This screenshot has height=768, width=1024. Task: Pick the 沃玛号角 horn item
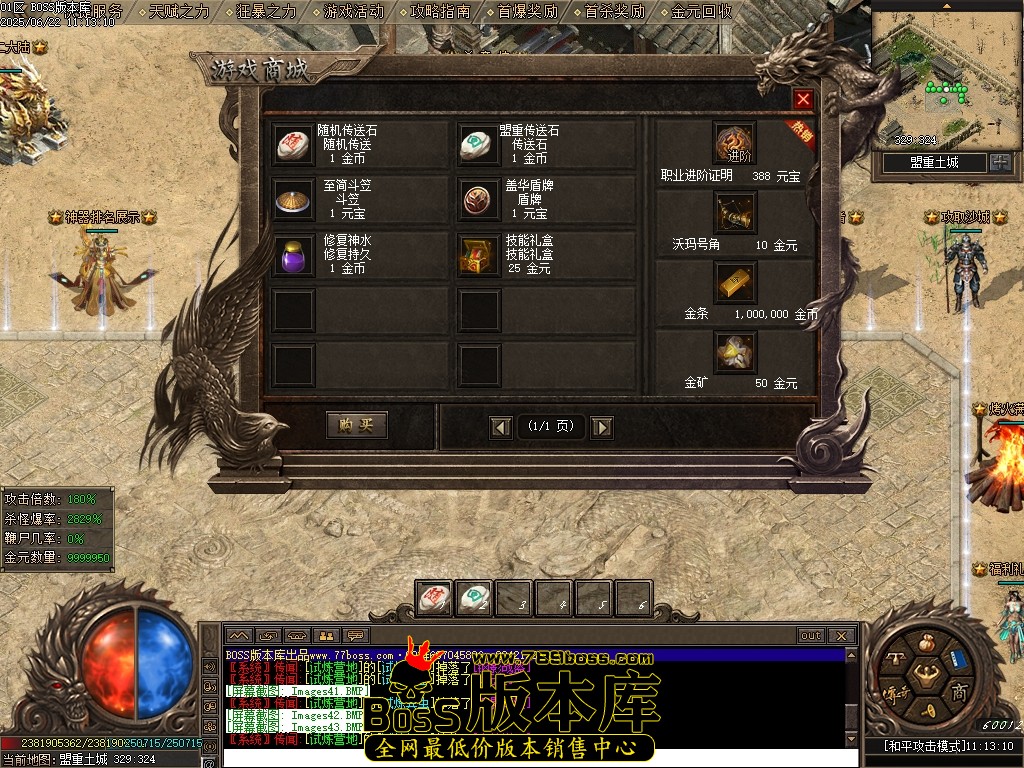pos(734,213)
